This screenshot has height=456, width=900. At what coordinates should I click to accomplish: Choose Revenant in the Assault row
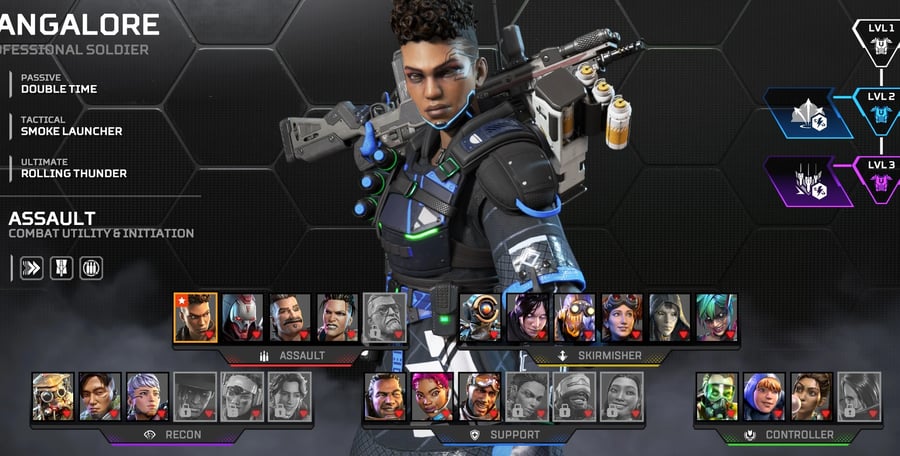242,318
